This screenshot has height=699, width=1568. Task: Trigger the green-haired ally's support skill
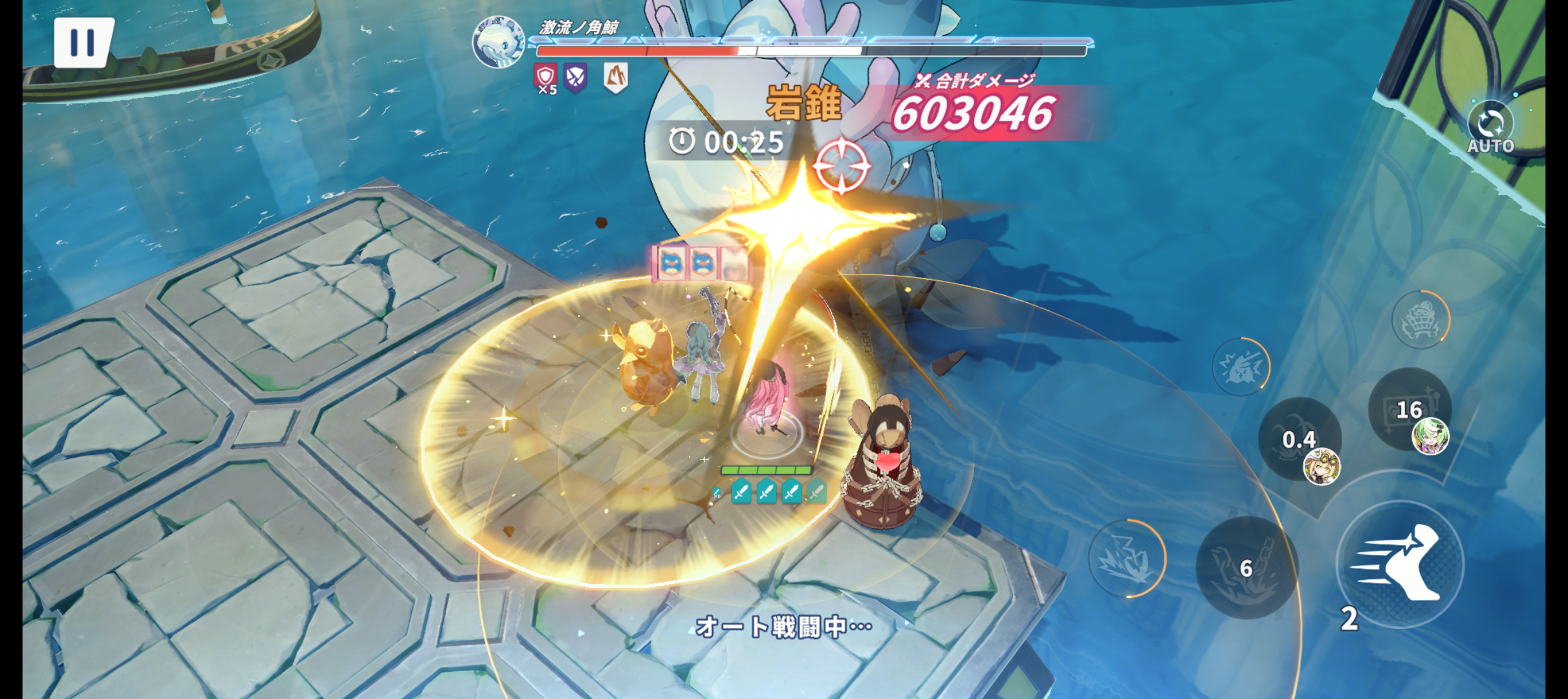click(1410, 410)
